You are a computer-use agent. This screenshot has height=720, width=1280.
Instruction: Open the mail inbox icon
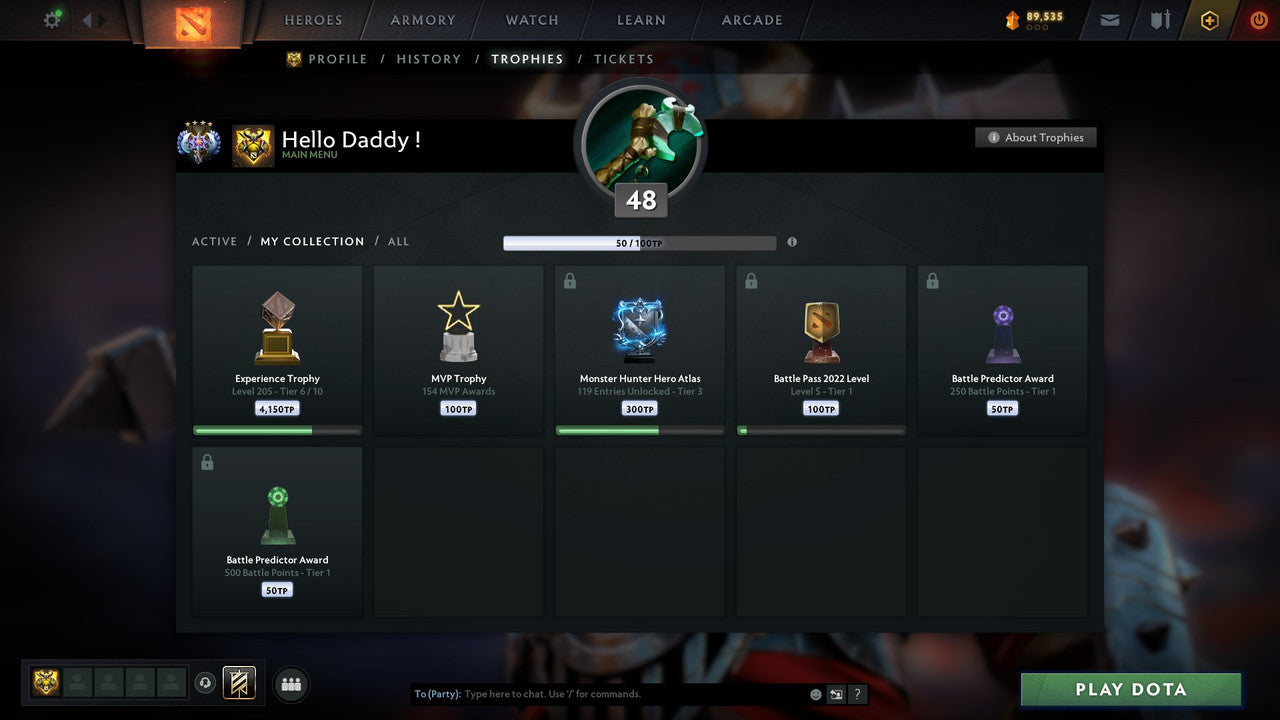[1110, 19]
